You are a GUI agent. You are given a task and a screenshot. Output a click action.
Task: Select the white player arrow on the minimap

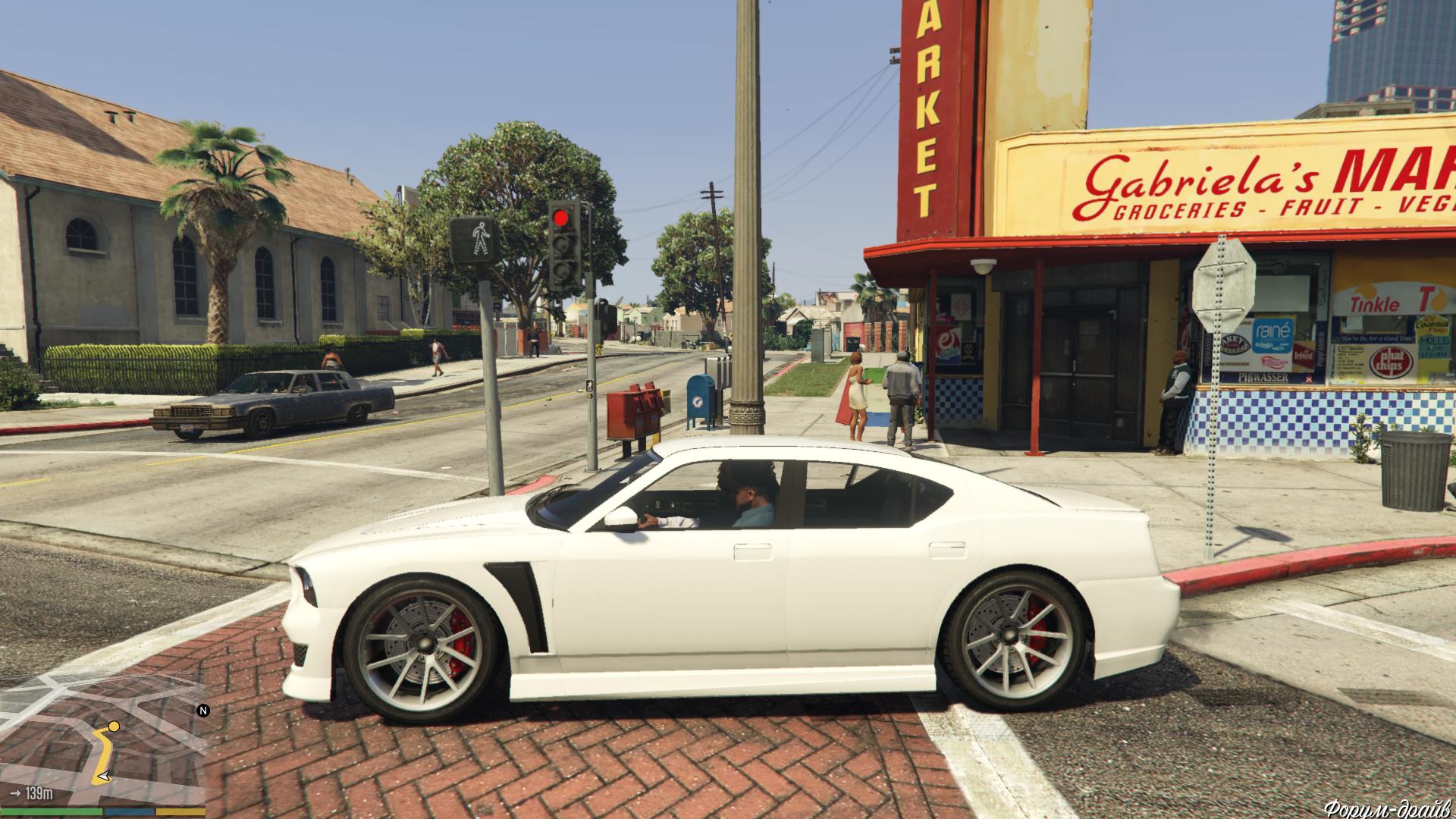103,777
